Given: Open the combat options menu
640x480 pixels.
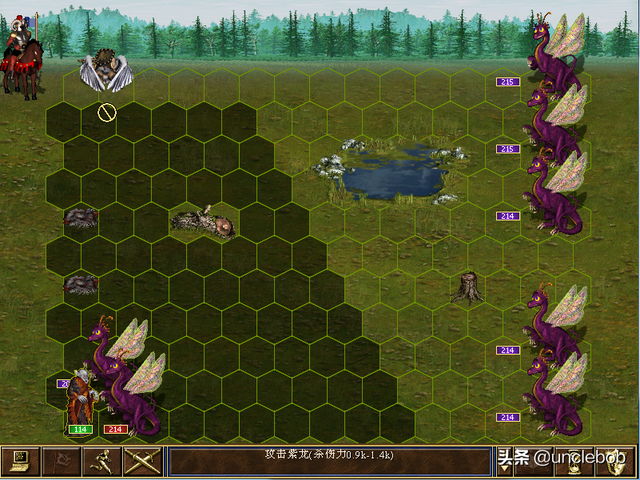Looking at the screenshot, I should (20, 461).
